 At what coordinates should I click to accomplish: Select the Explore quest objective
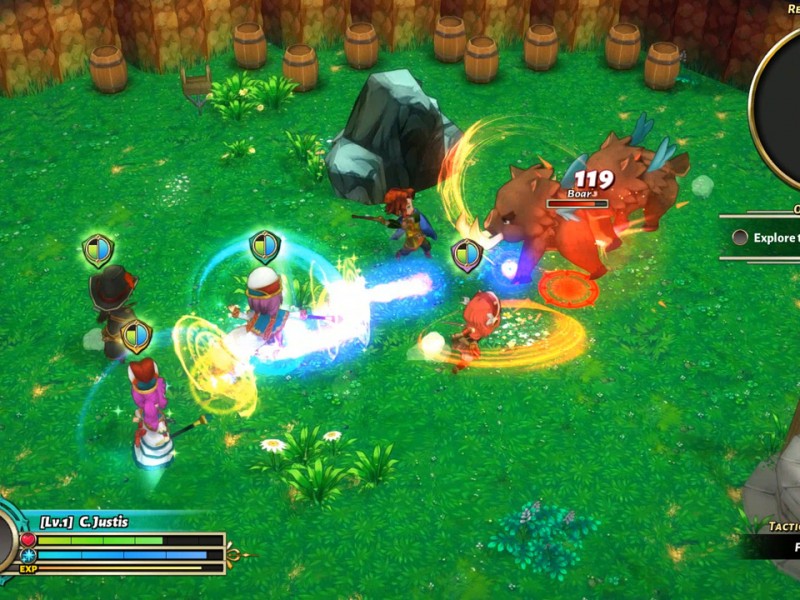[x=768, y=238]
